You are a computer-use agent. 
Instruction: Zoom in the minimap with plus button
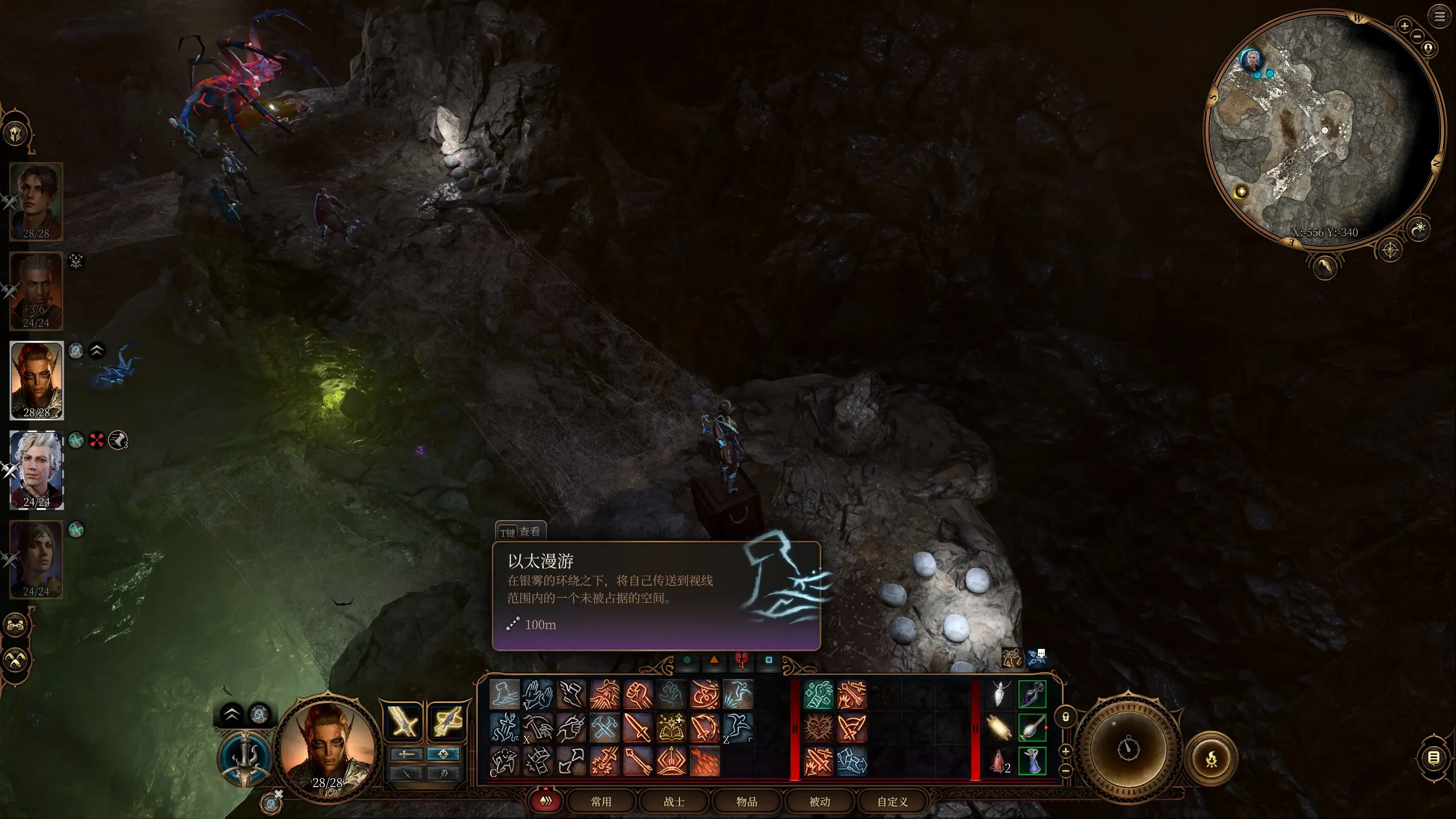pyautogui.click(x=1404, y=26)
